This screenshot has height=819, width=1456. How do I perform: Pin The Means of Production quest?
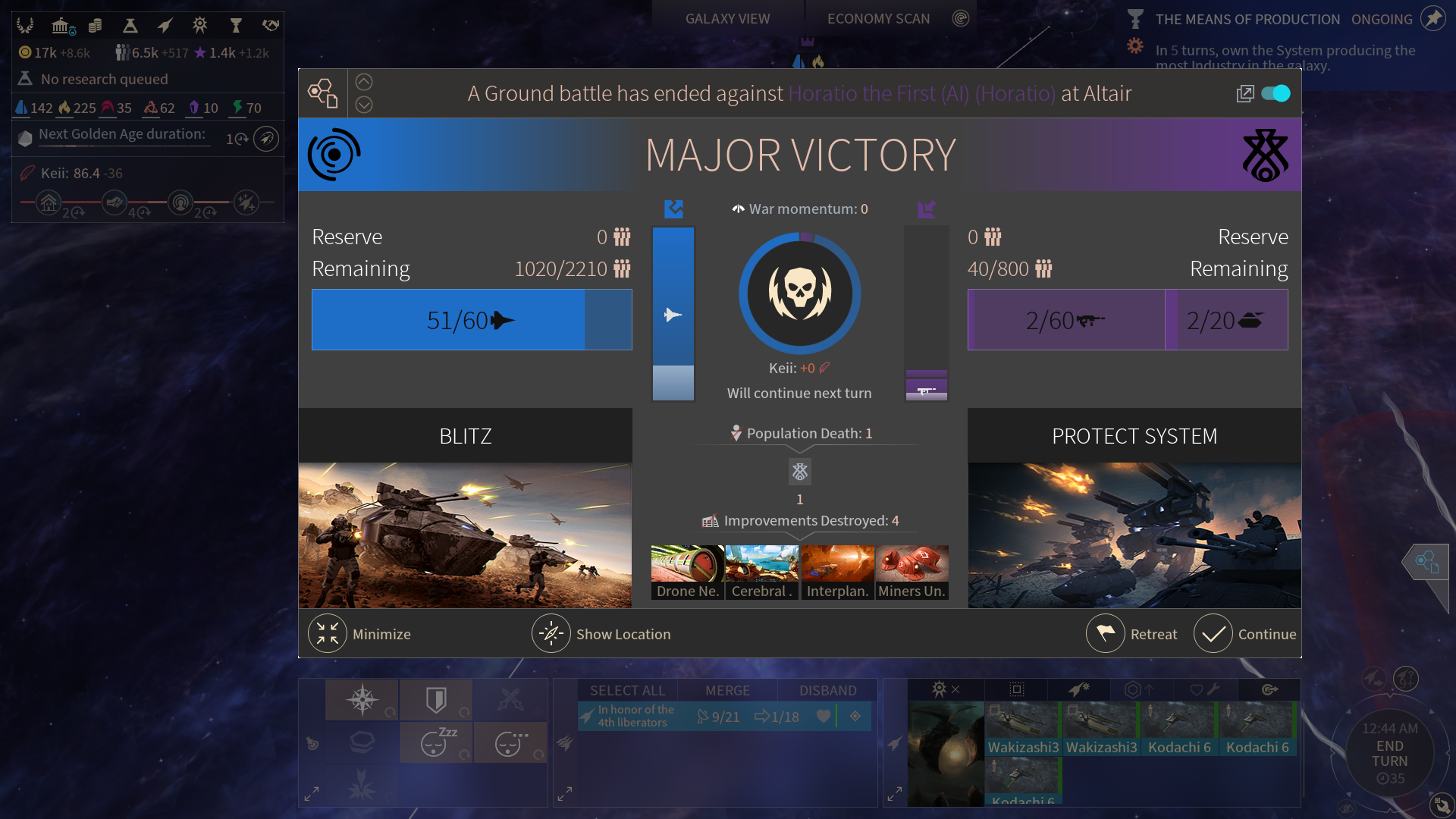click(x=1432, y=19)
